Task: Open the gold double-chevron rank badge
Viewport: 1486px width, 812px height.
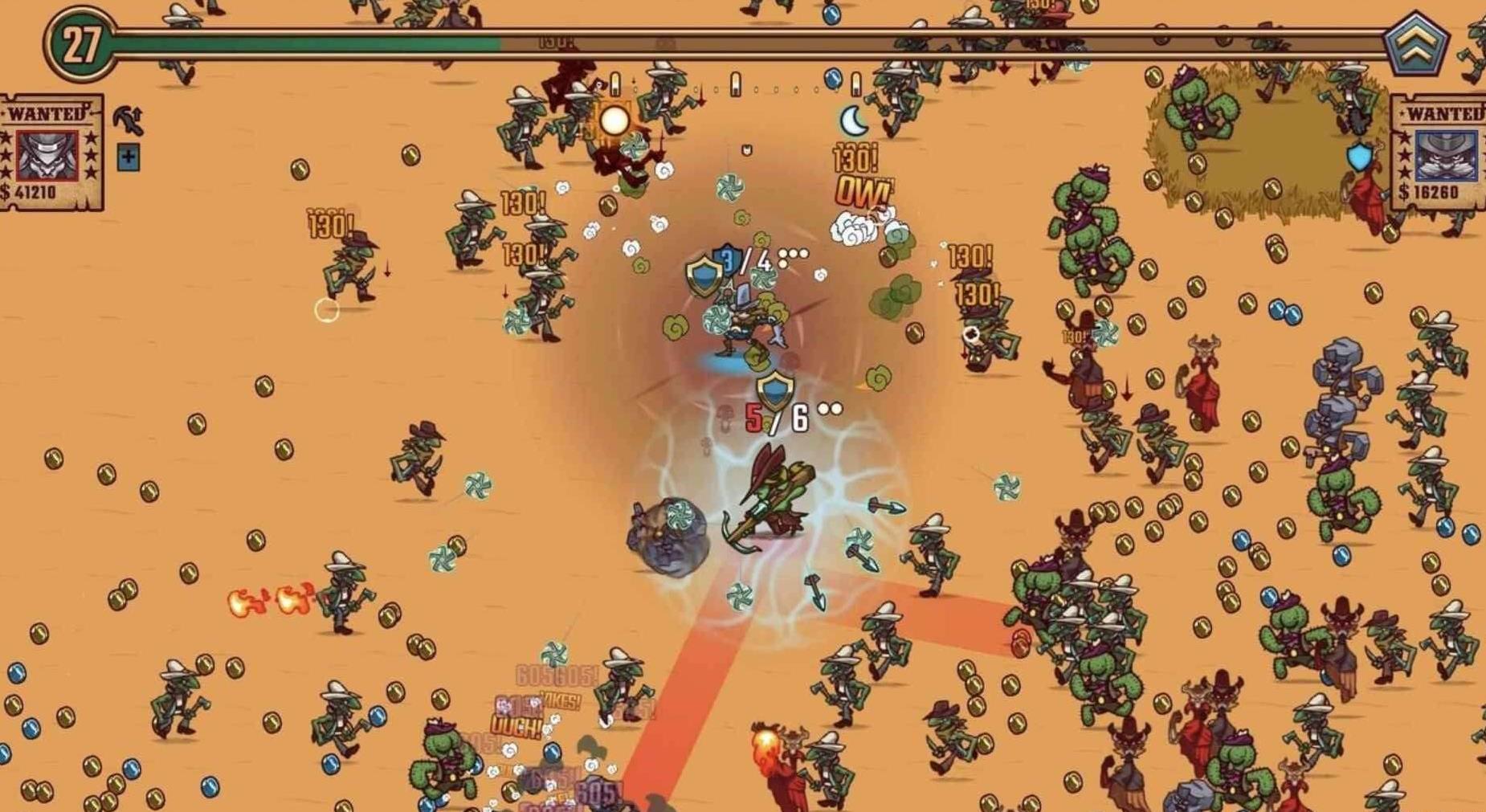Action: tap(1416, 44)
